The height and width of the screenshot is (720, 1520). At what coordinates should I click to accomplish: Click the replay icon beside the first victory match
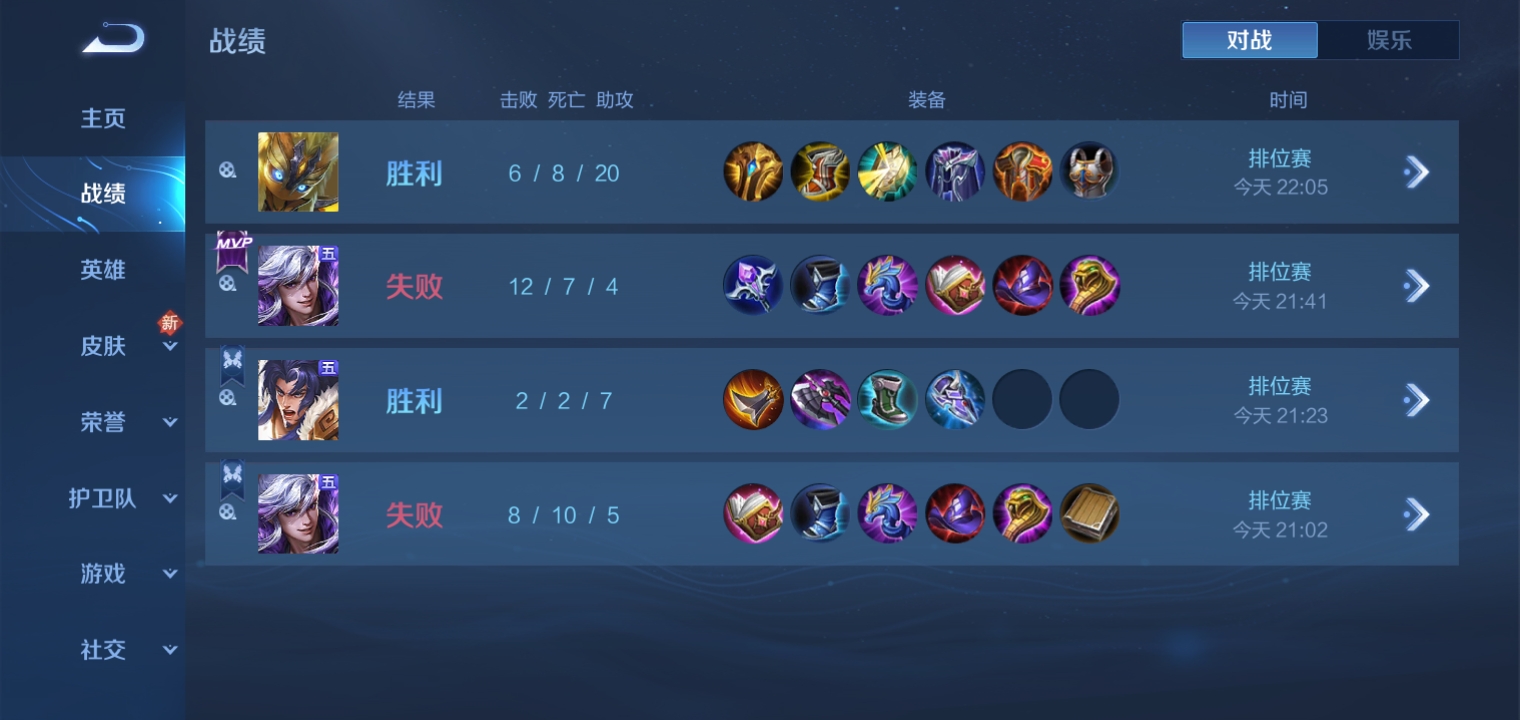pos(228,171)
